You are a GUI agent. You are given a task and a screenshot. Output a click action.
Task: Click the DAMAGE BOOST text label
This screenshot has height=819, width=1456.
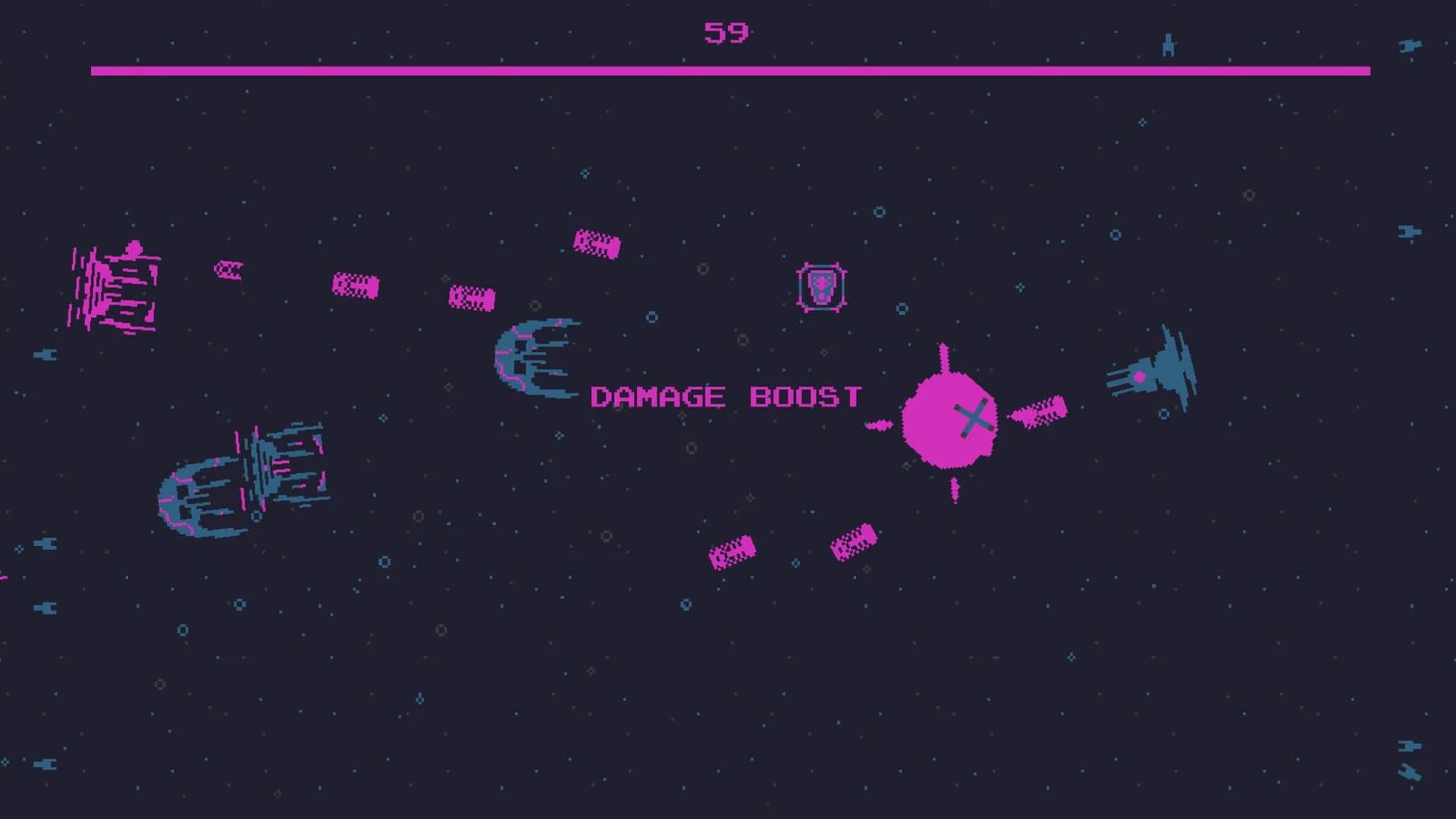[724, 396]
